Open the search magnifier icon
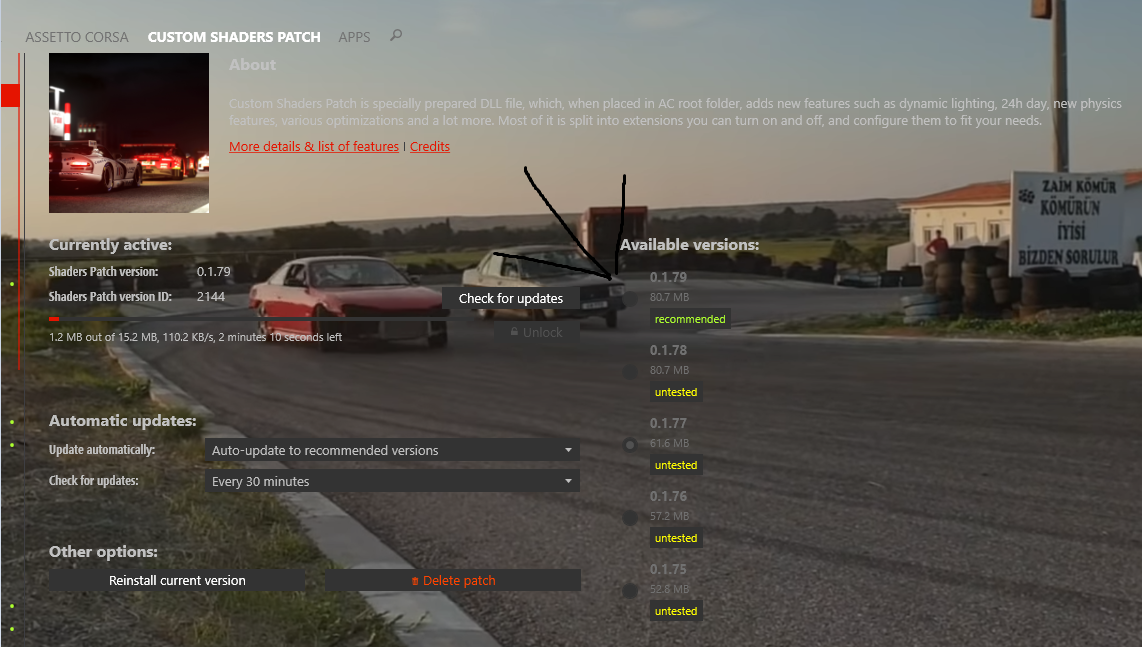 coord(396,36)
